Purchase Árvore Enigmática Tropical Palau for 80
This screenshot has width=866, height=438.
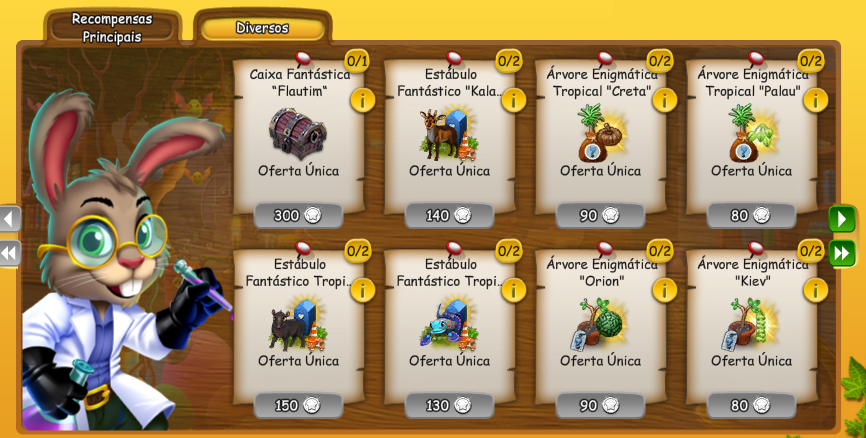point(752,215)
